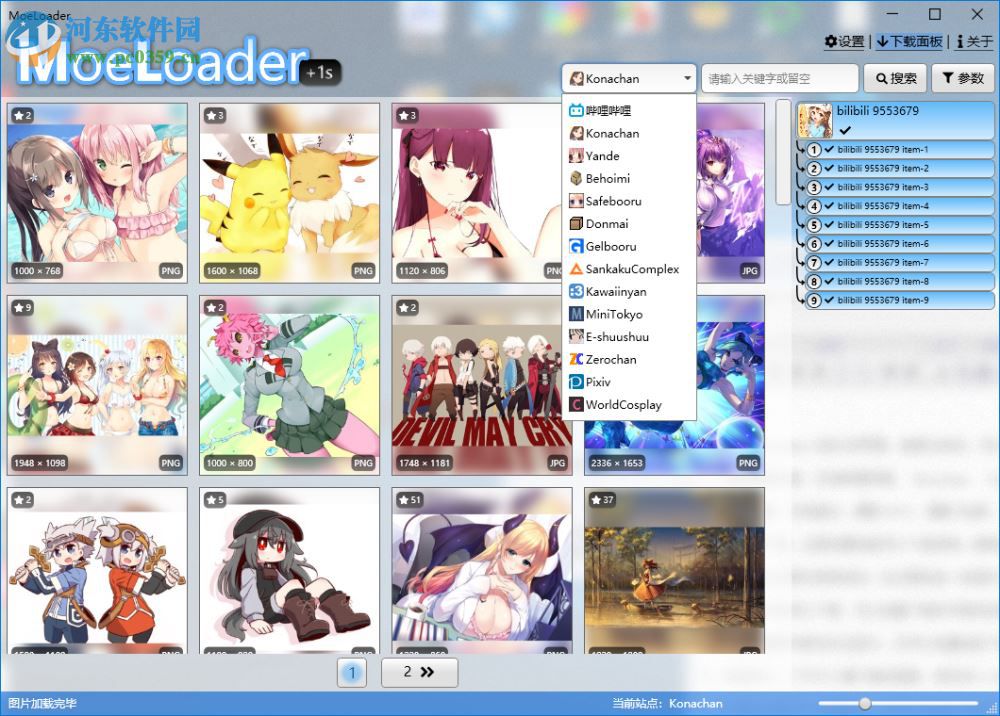Choose Pixiv from the site list
The image size is (1000, 716).
pyautogui.click(x=597, y=382)
